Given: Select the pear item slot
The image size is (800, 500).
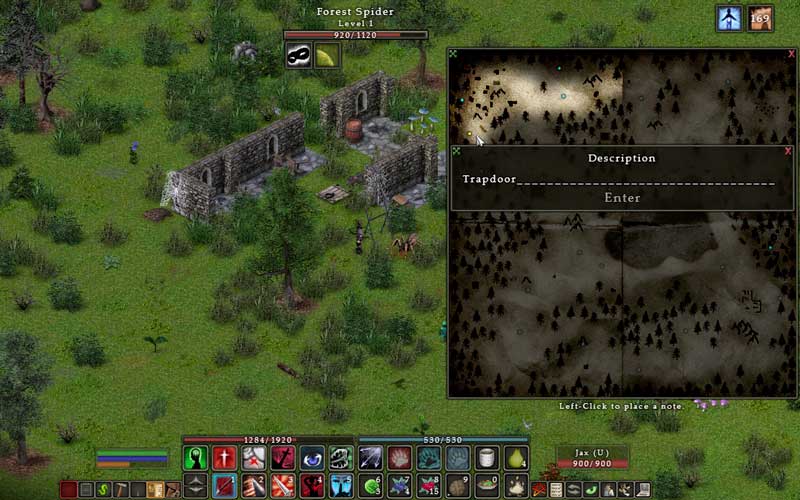Looking at the screenshot, I should 516,458.
